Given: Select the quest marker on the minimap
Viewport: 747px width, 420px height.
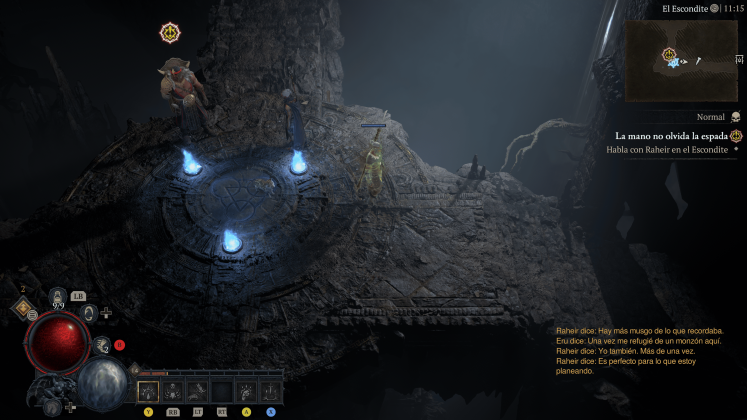Looking at the screenshot, I should (x=668, y=53).
